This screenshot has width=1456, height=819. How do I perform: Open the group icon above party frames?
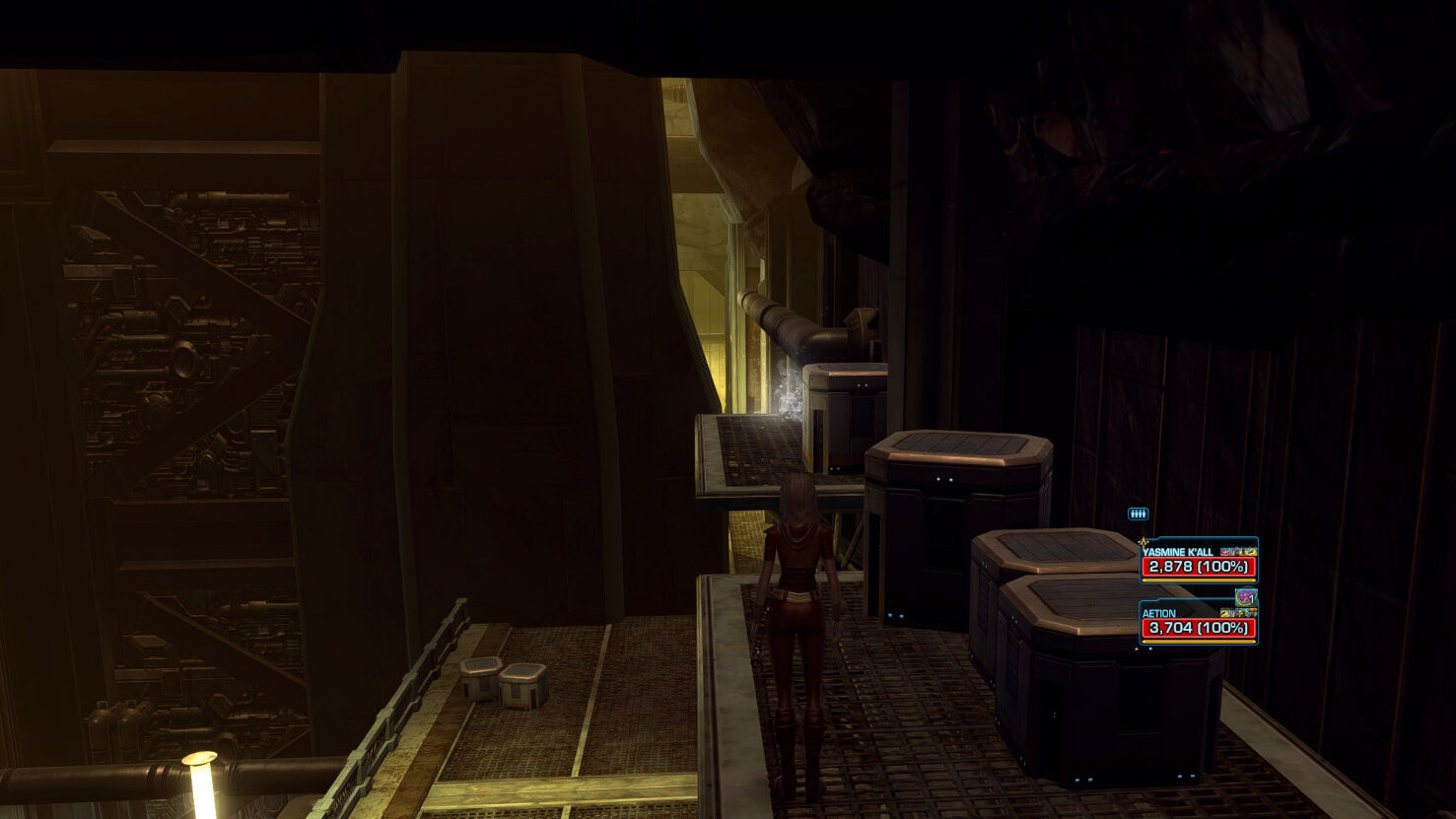pos(1138,513)
